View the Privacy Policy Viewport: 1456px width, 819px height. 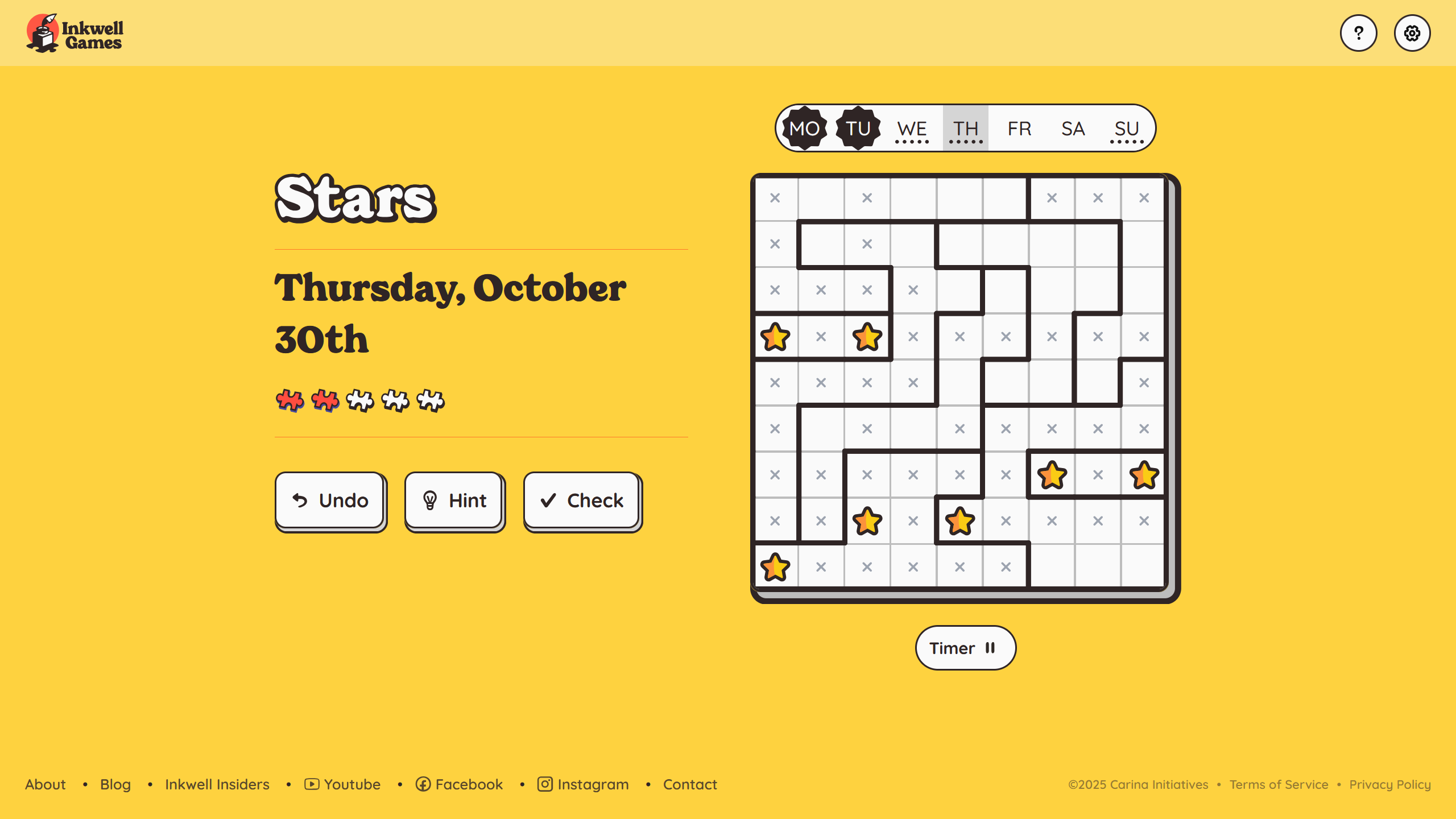(1389, 784)
